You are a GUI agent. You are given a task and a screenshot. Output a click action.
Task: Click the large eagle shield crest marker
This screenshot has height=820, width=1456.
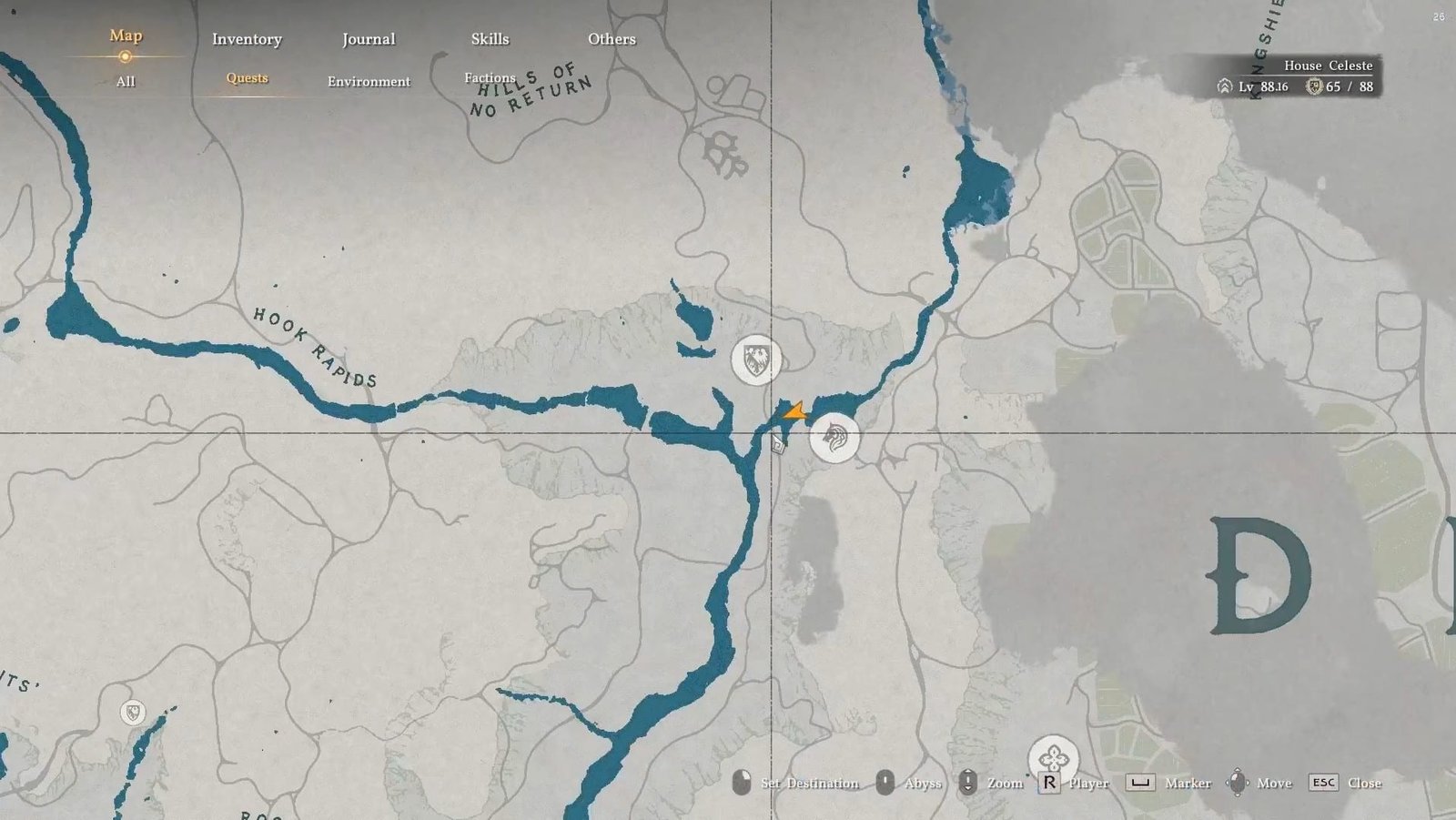click(756, 360)
